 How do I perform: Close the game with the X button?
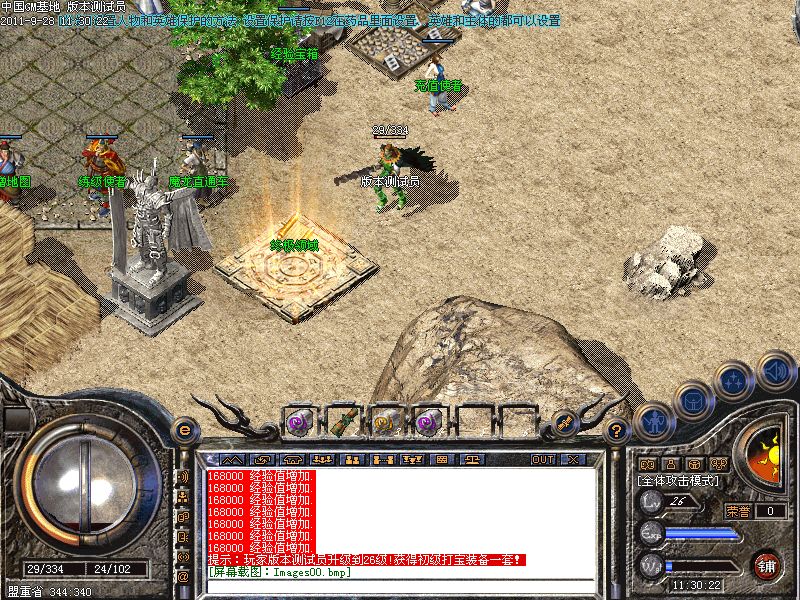(573, 459)
